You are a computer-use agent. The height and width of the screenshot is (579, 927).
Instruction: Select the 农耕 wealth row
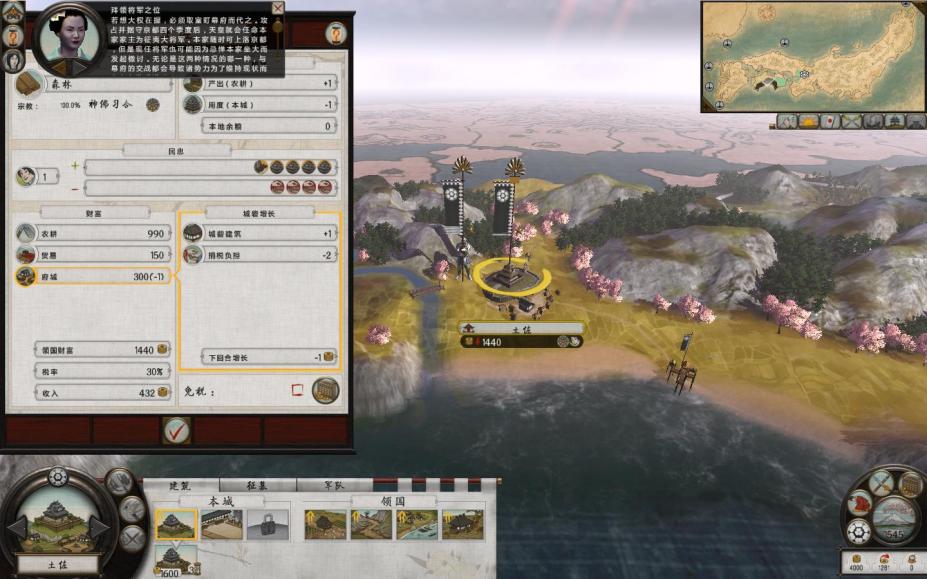92,233
